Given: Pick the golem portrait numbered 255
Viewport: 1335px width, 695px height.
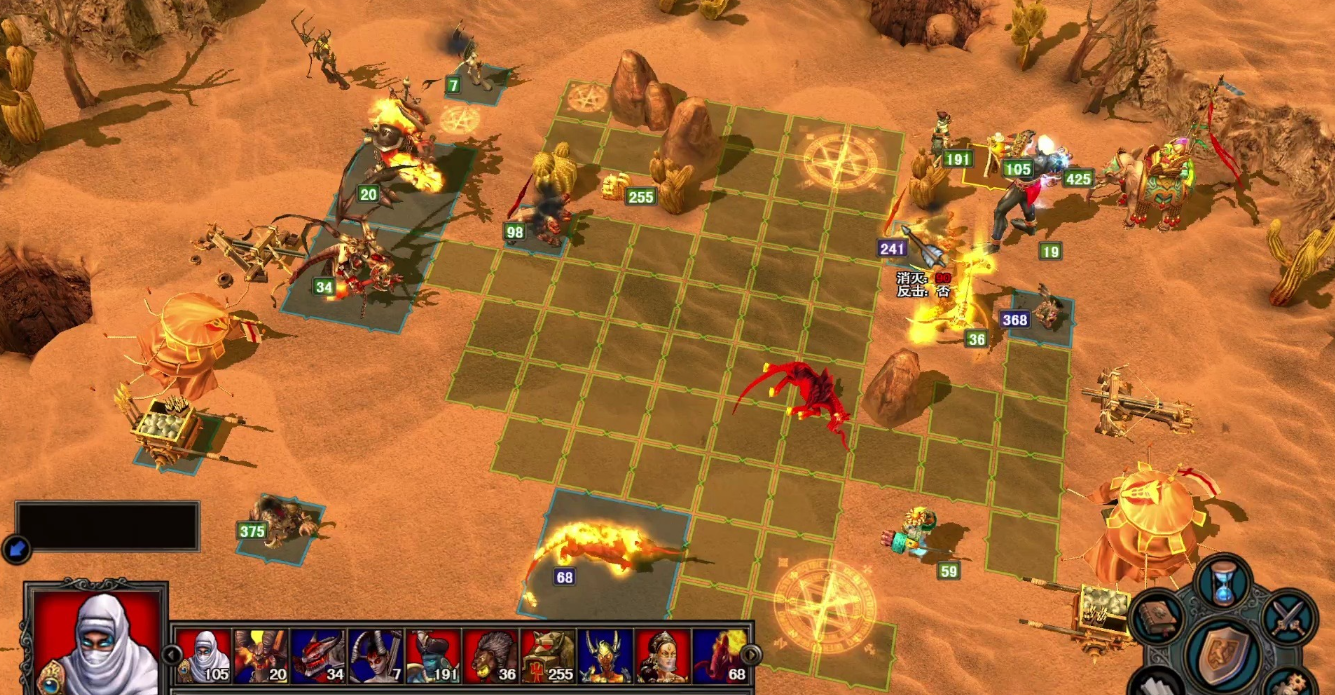Looking at the screenshot, I should [x=548, y=656].
